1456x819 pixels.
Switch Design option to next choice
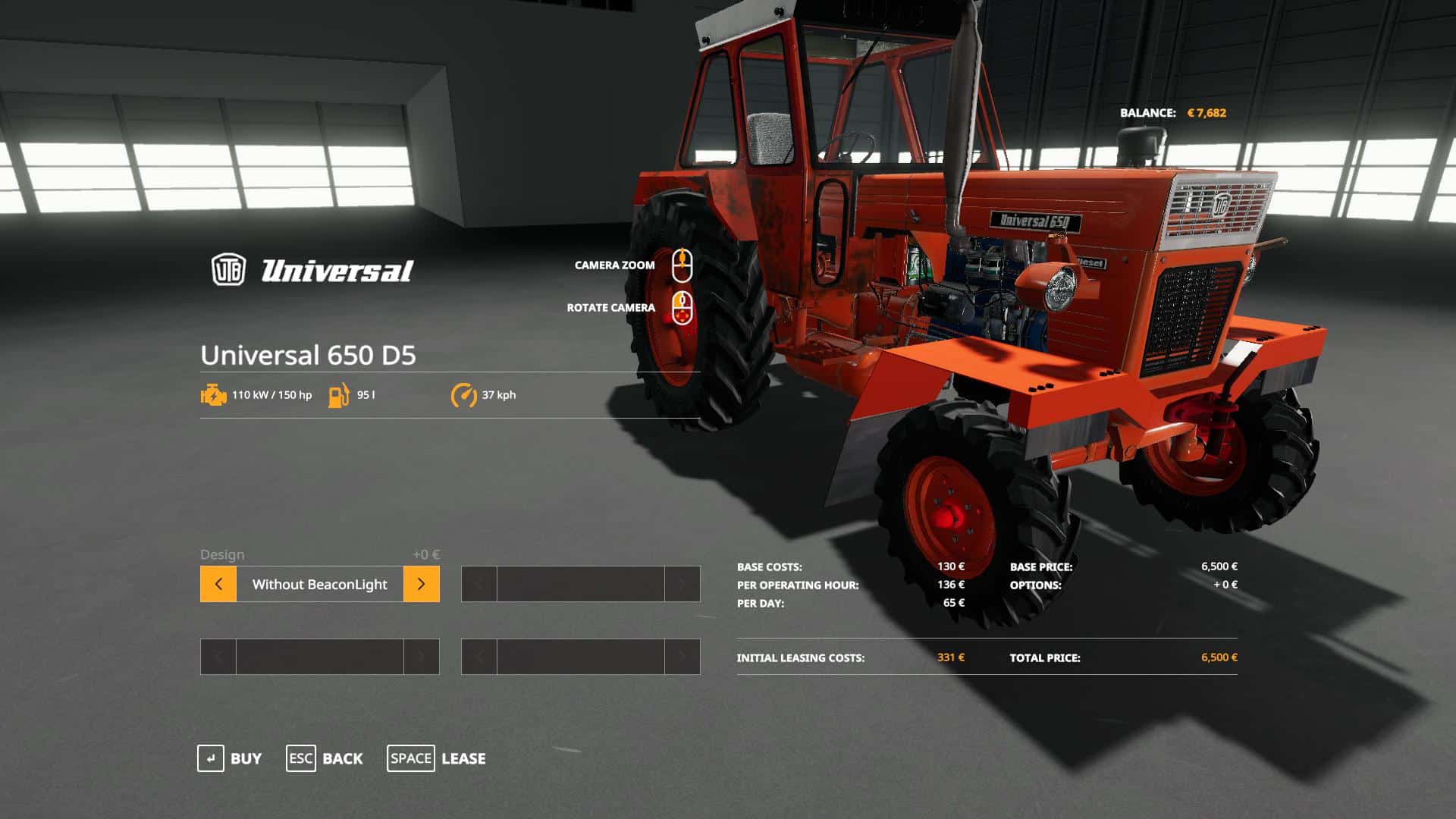tap(421, 584)
